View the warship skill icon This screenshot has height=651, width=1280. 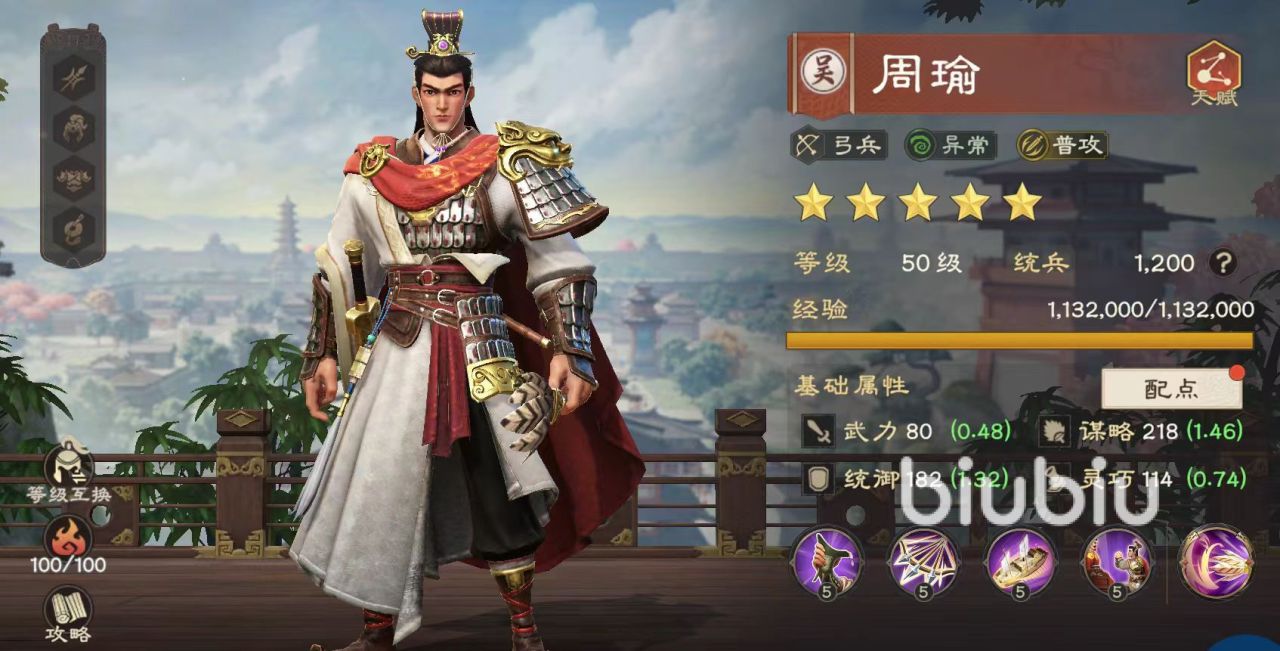coord(1019,559)
